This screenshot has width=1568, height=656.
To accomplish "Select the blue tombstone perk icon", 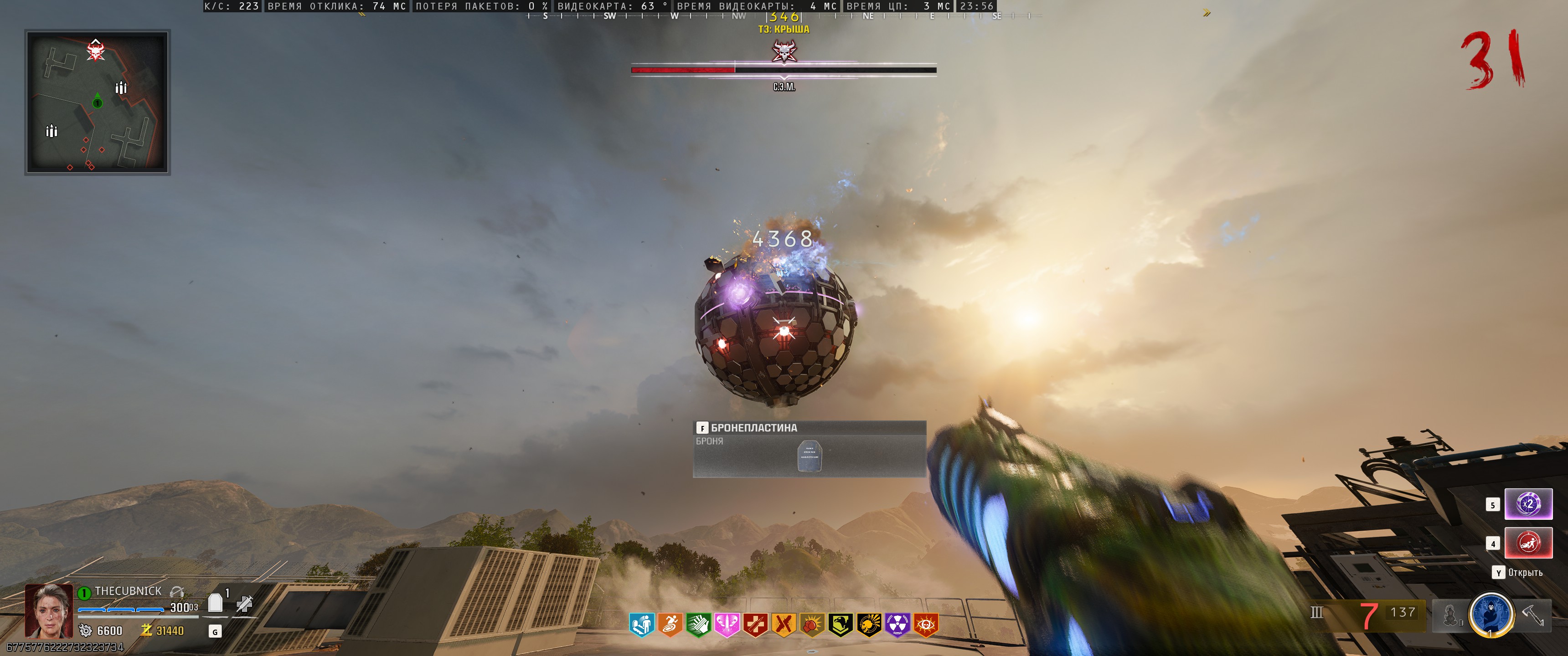I will tap(642, 625).
